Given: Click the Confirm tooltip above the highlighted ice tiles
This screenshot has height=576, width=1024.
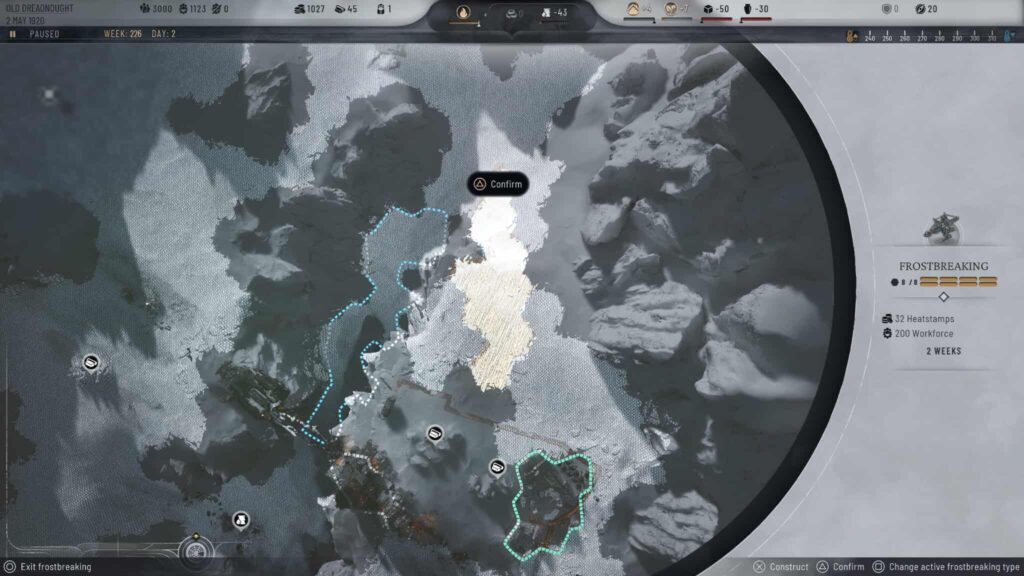Looking at the screenshot, I should pos(498,184).
